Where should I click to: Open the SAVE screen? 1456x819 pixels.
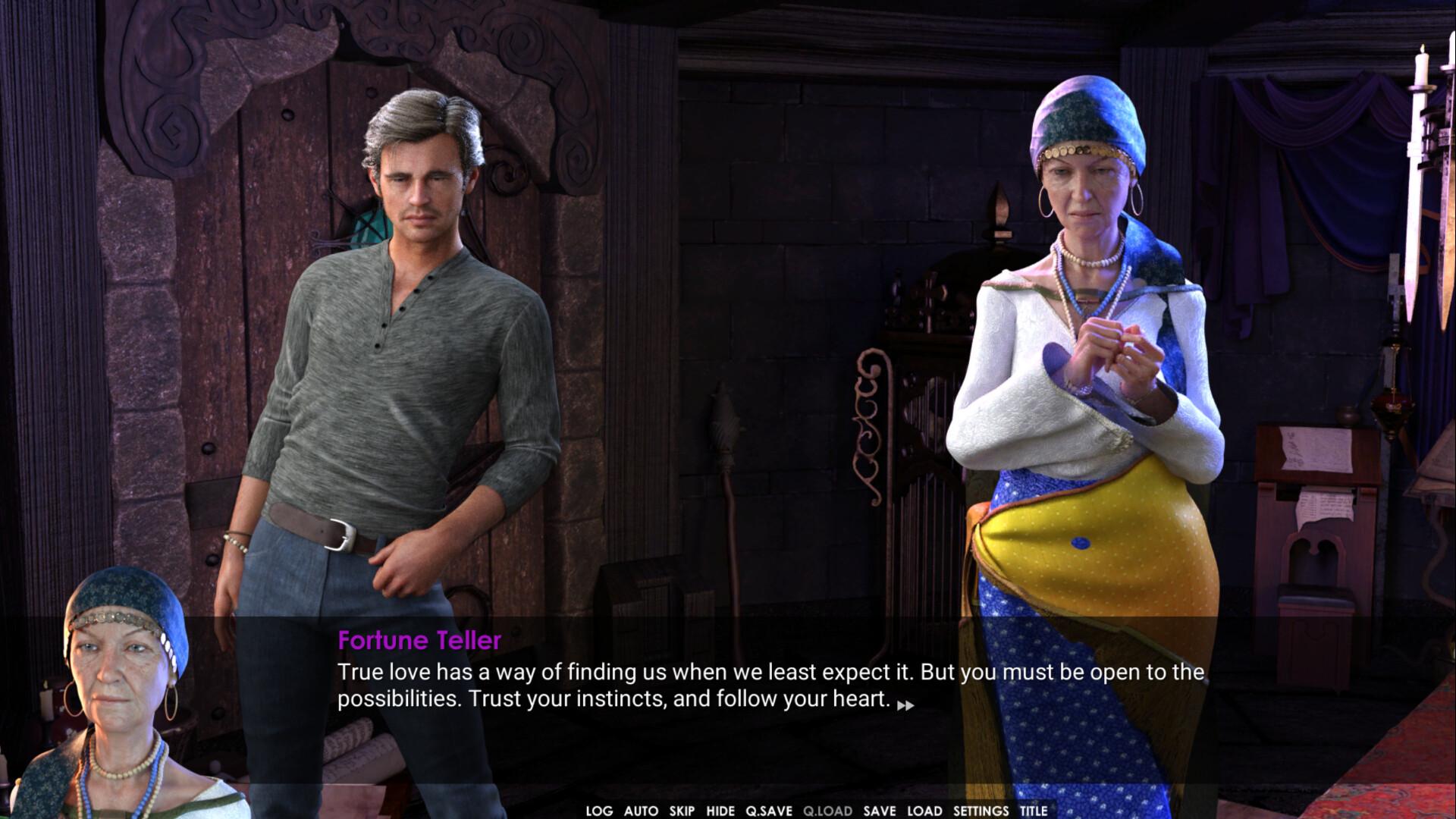pos(880,811)
